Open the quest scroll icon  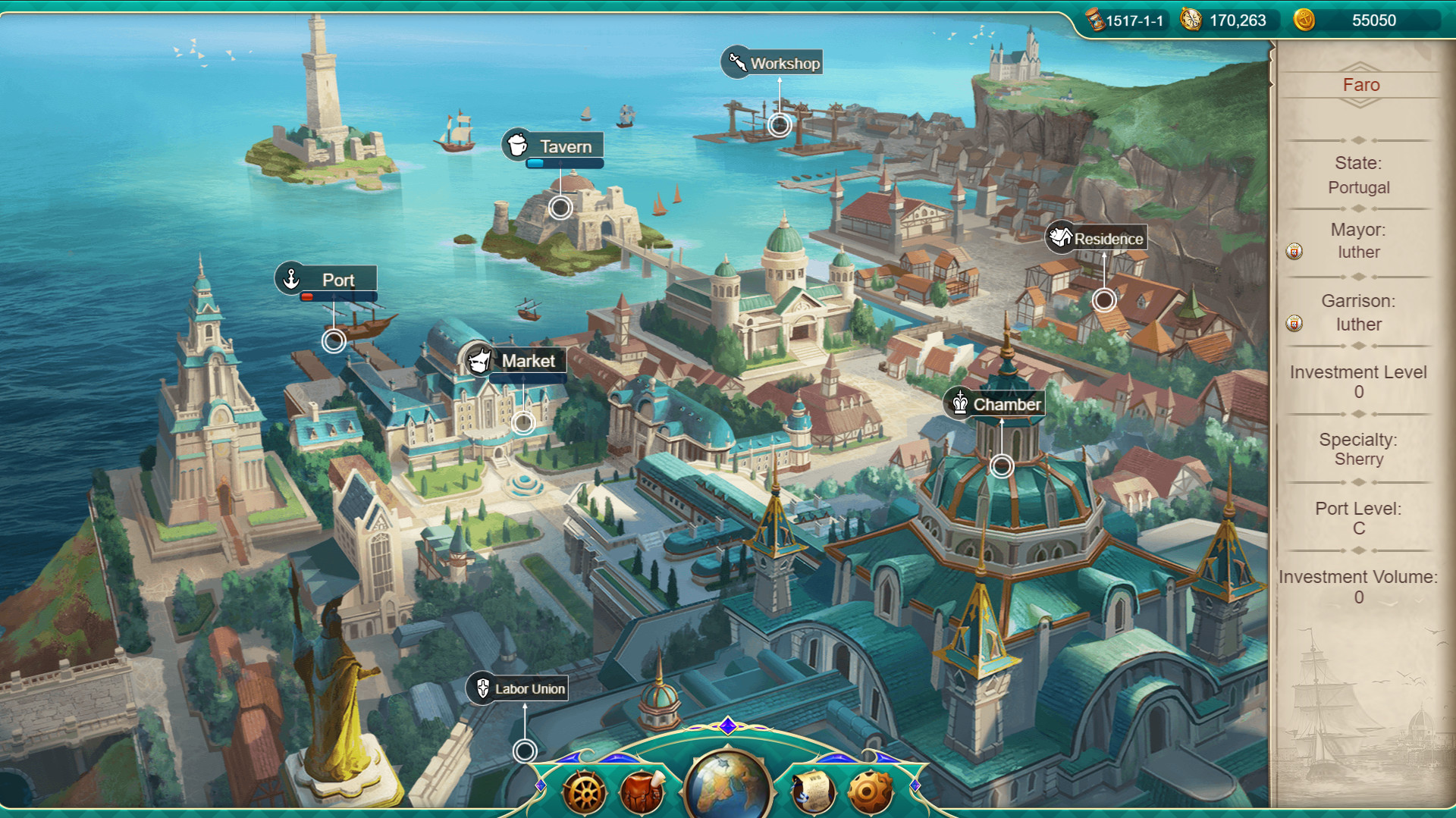click(x=812, y=794)
